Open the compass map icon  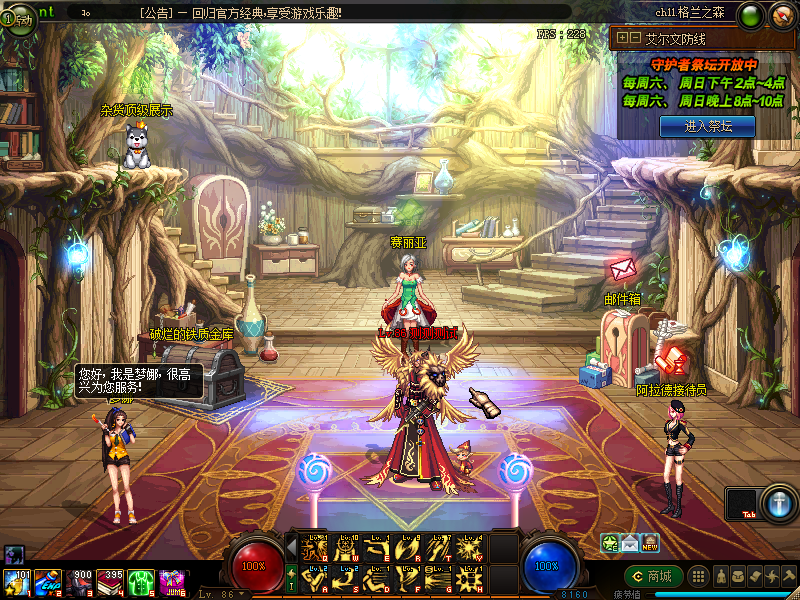tap(782, 16)
